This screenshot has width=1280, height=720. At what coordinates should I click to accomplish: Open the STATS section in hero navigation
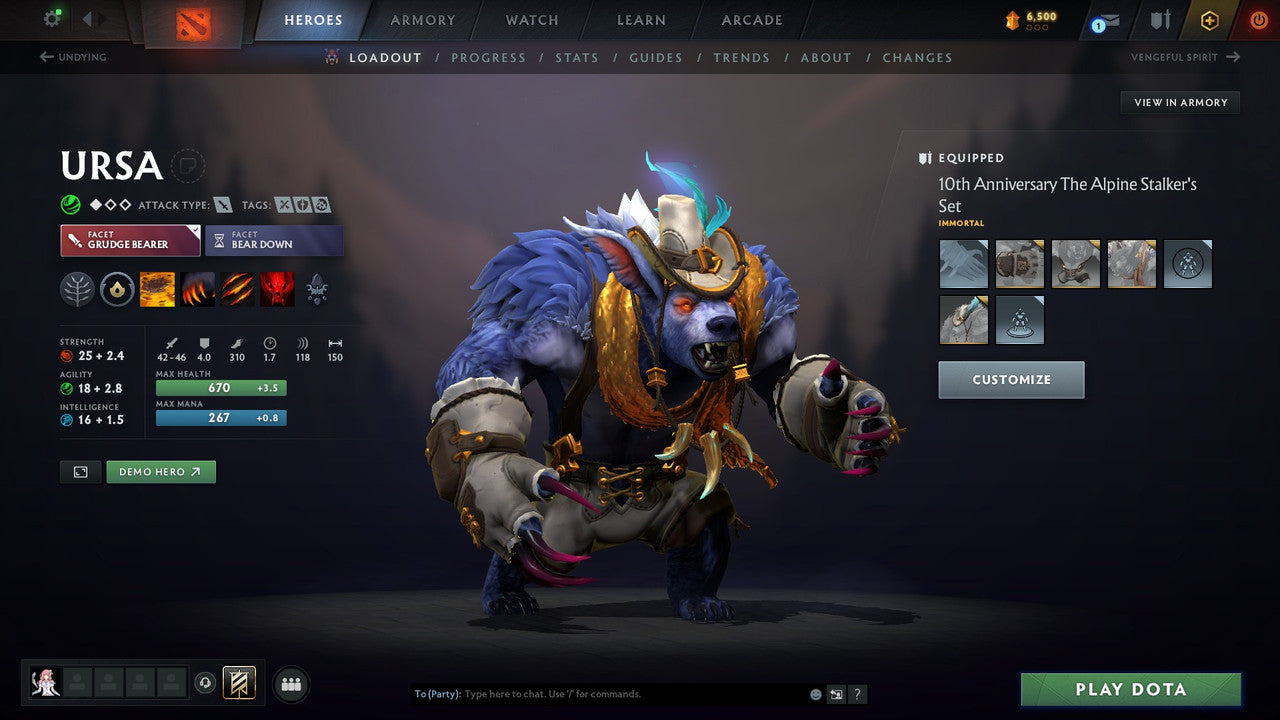pos(577,57)
